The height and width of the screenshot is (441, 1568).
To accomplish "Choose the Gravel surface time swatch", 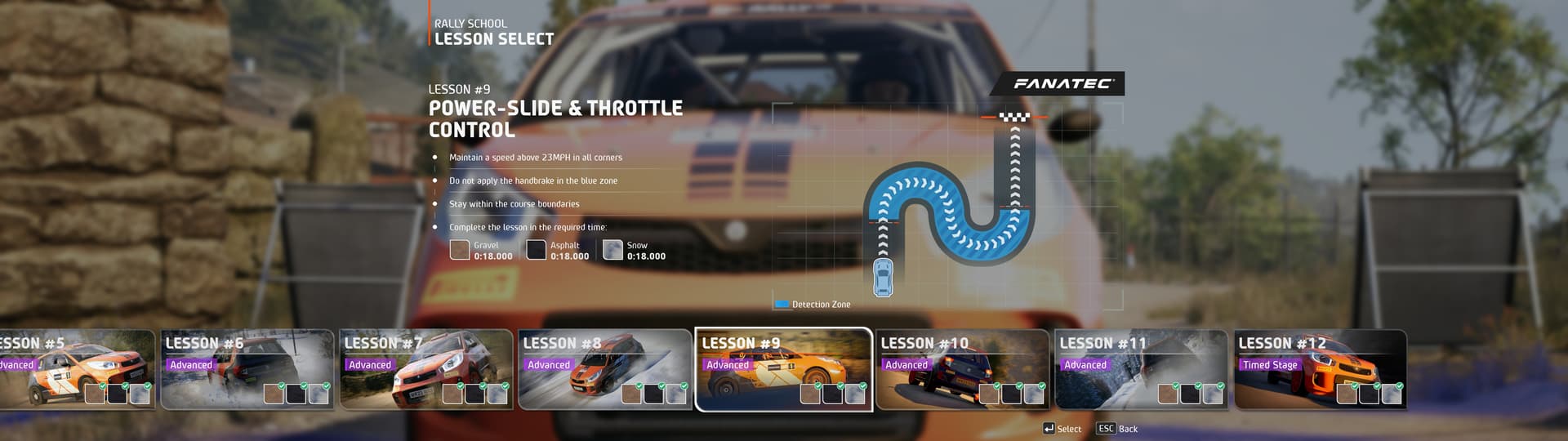I will (x=460, y=250).
